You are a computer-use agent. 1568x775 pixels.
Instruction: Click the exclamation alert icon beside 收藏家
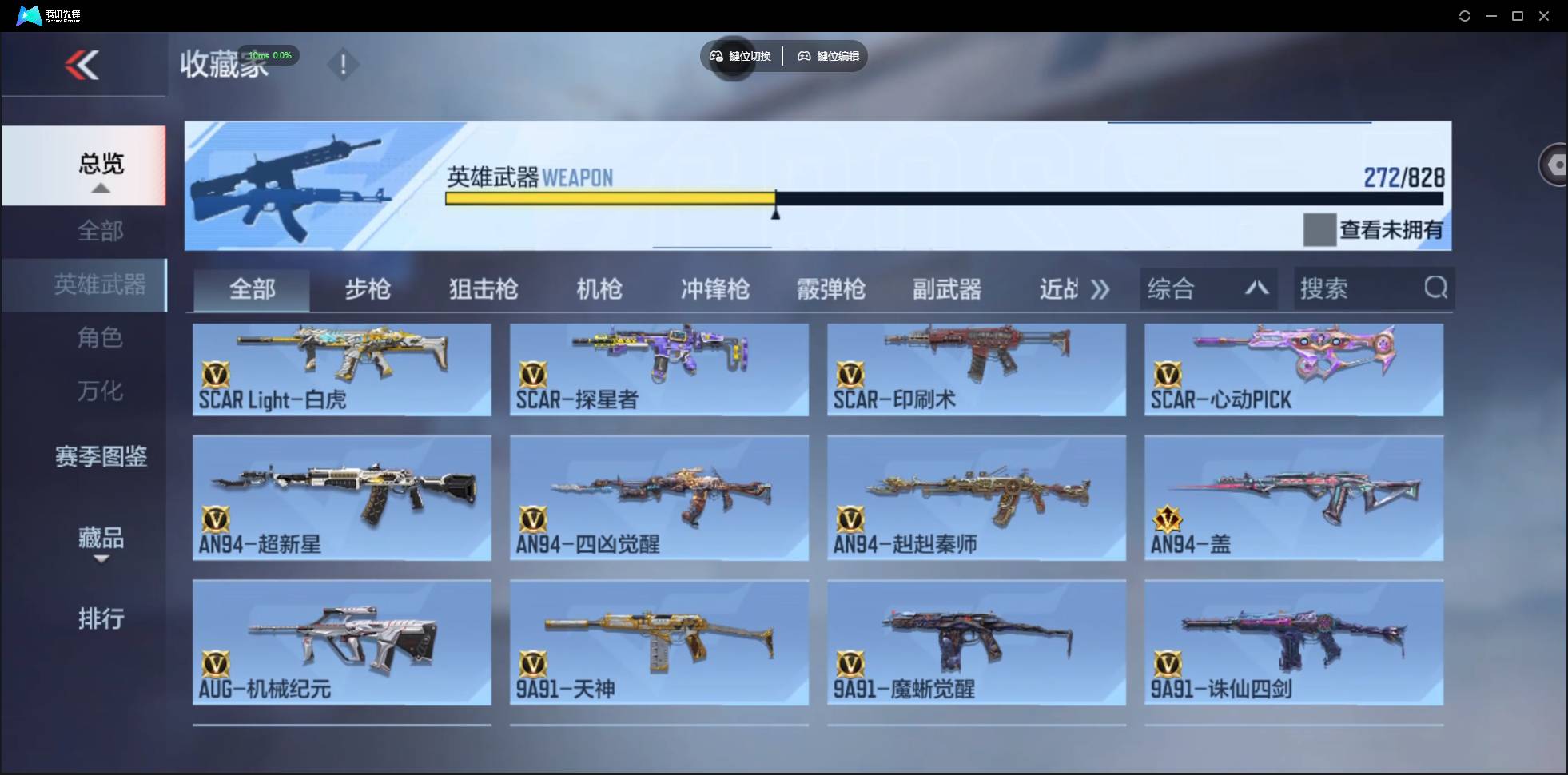point(344,64)
